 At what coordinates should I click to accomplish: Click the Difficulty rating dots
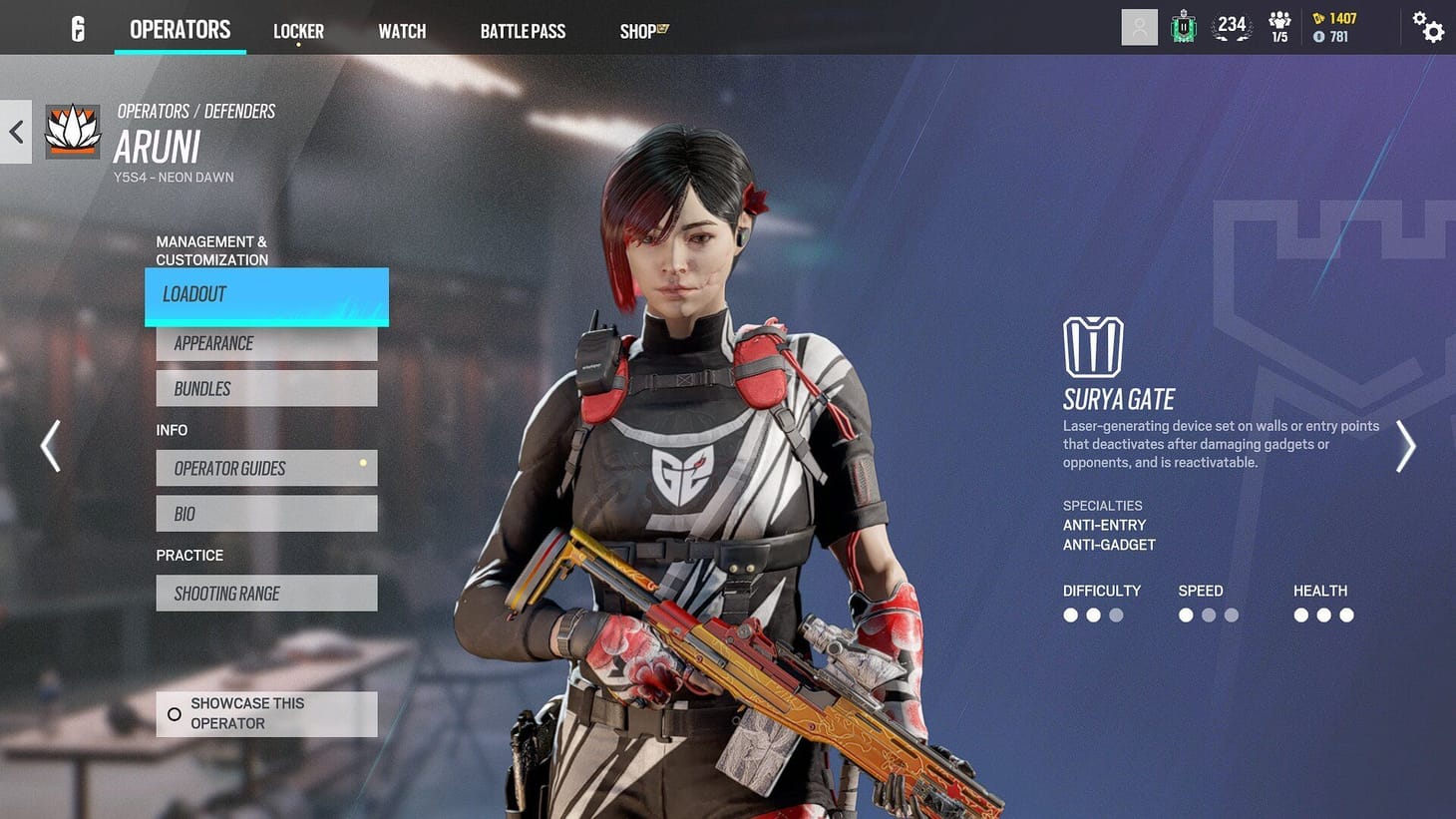click(1093, 615)
